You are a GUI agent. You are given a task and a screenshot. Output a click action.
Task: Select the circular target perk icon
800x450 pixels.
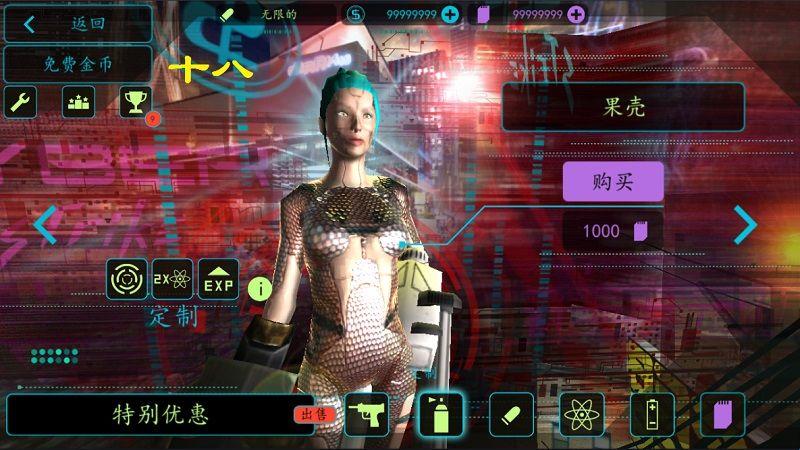pyautogui.click(x=127, y=279)
